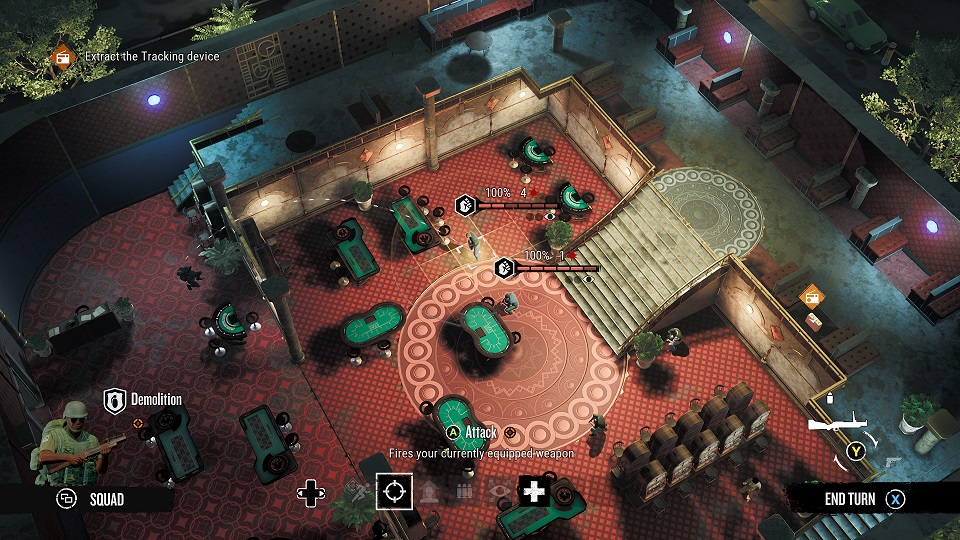Click the Demolition class shield icon

pyautogui.click(x=114, y=401)
